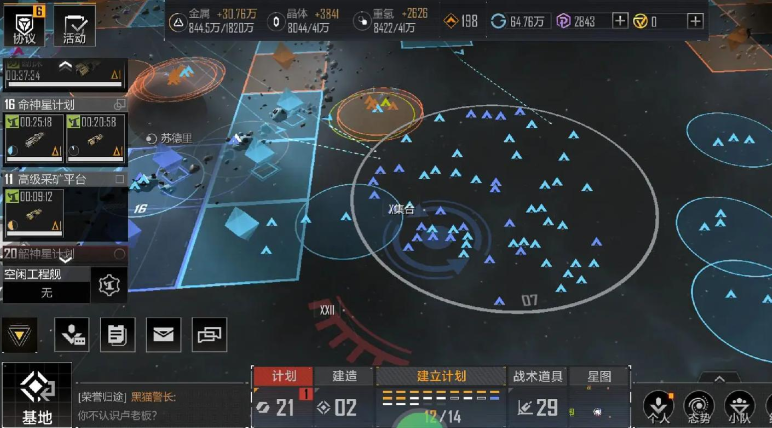This screenshot has height=428, width=772.
Task: Add more purple currency with its plus button
Action: click(620, 21)
